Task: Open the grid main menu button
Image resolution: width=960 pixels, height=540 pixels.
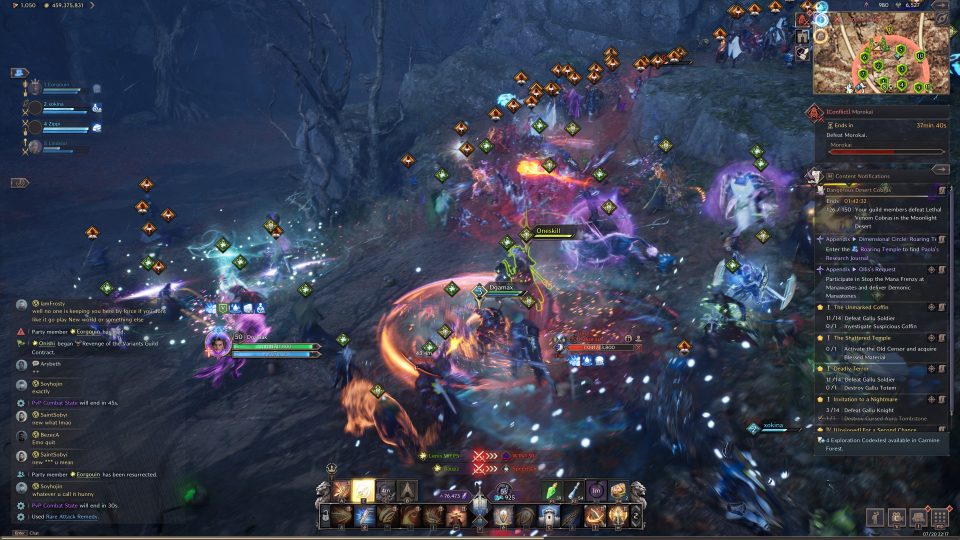Action: point(939,517)
